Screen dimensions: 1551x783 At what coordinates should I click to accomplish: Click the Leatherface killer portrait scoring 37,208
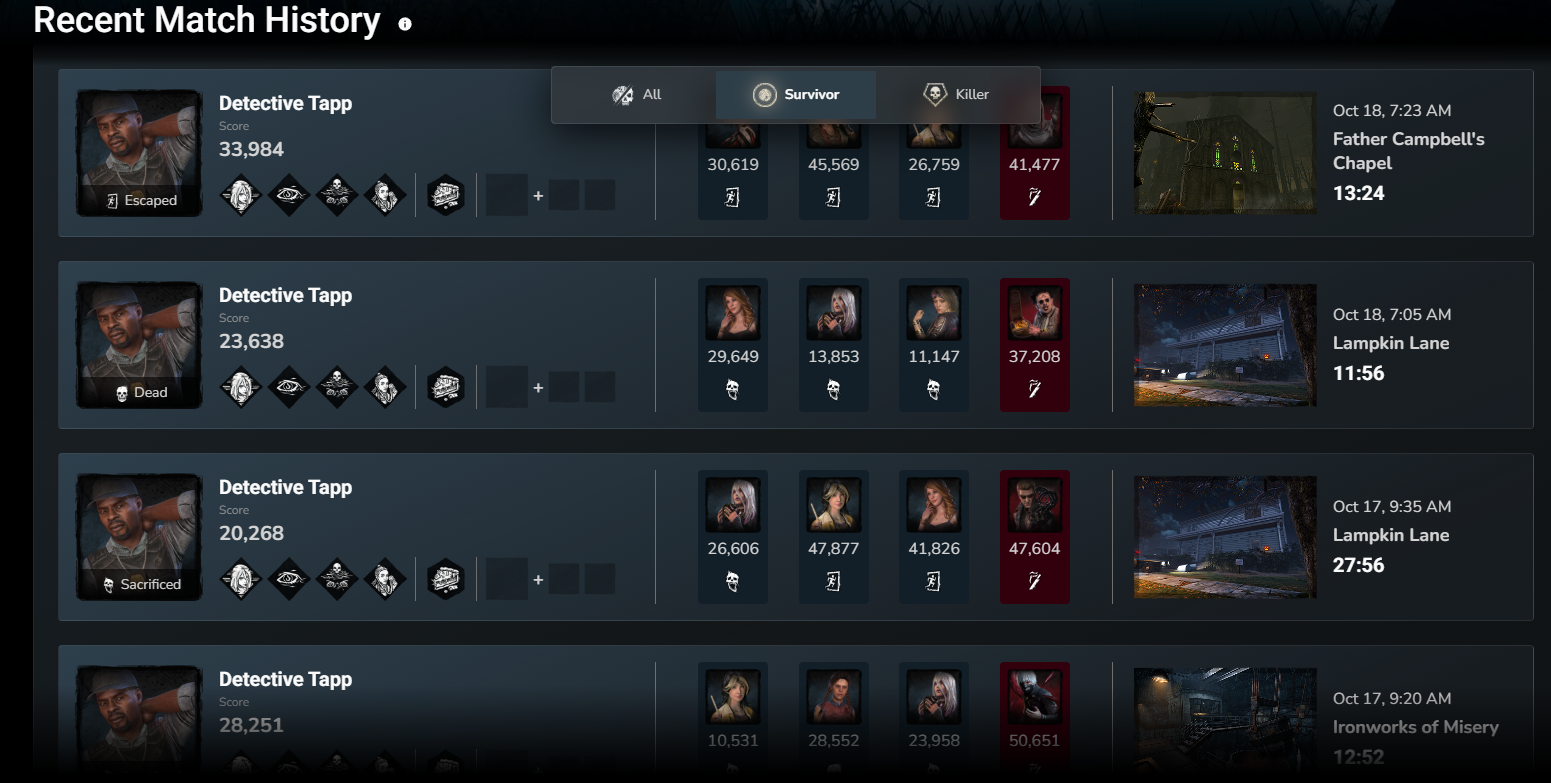pos(1035,311)
